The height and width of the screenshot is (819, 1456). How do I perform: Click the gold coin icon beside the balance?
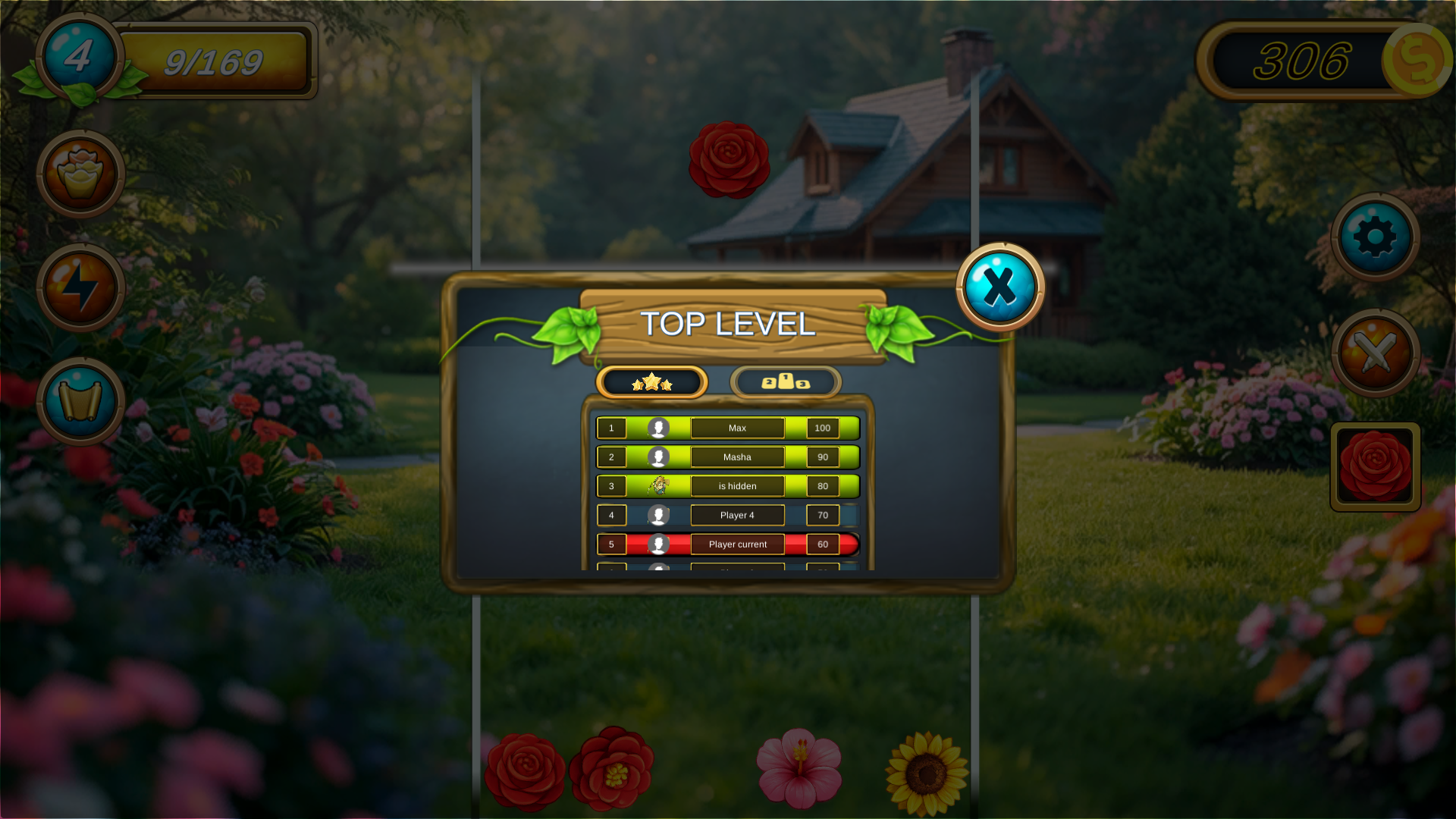(1417, 61)
